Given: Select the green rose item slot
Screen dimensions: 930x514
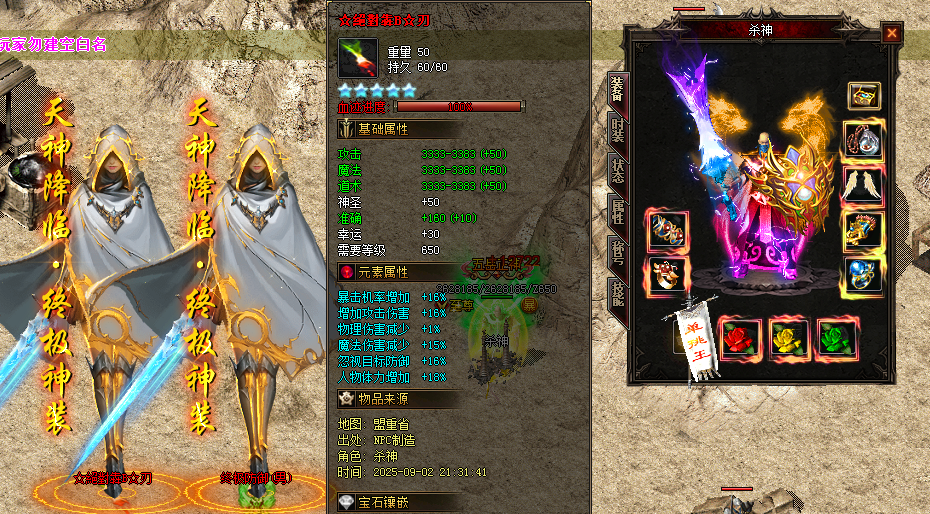Looking at the screenshot, I should [837, 338].
